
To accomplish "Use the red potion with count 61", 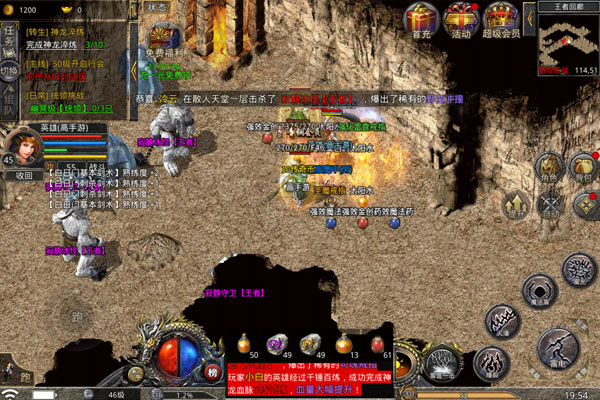I will (x=378, y=343).
